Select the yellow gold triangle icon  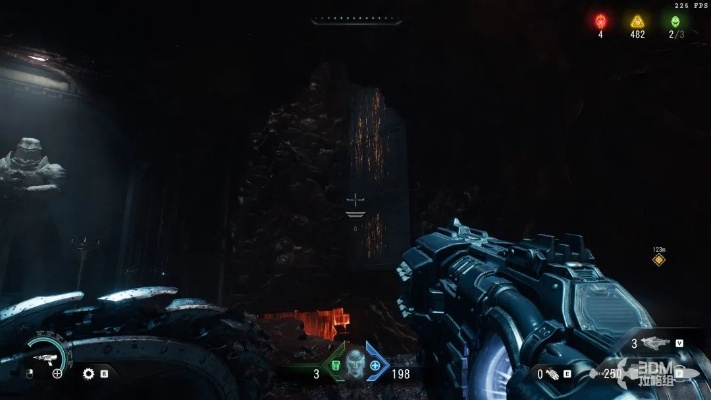[637, 20]
